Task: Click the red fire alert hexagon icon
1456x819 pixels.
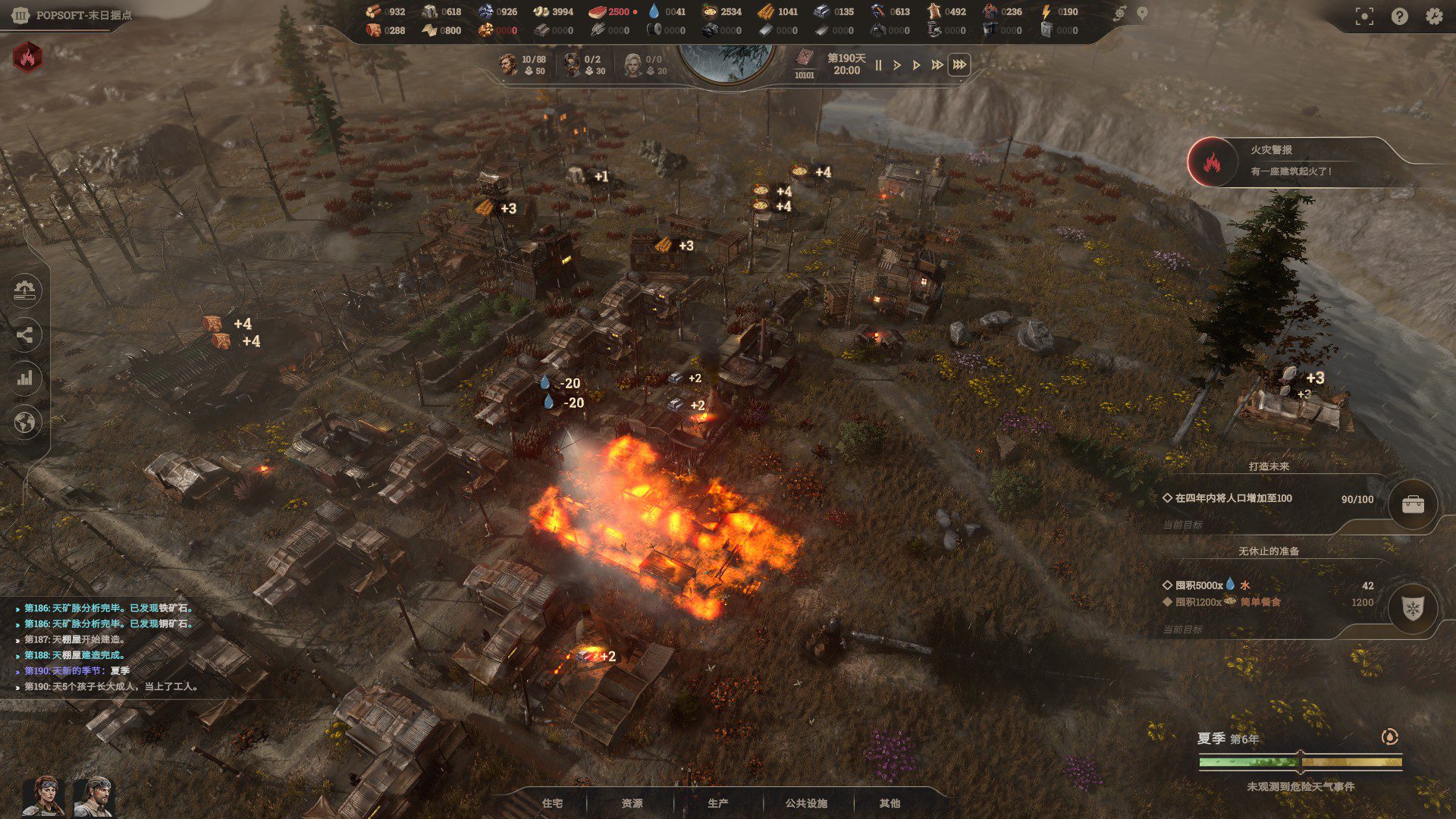Action: coord(28,57)
